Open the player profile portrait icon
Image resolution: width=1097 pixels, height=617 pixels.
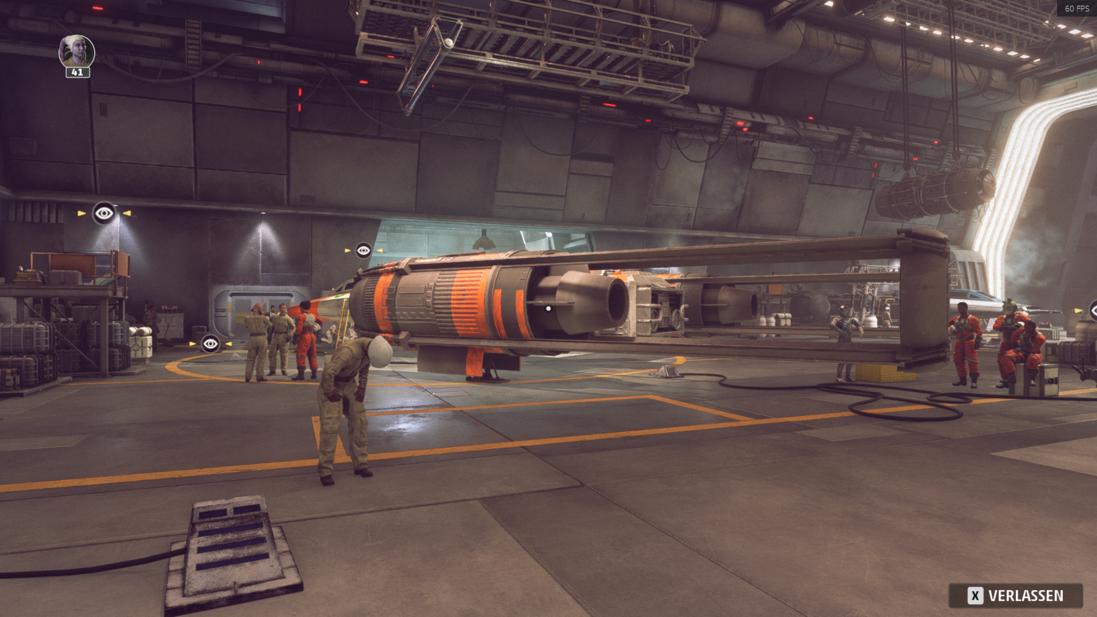point(76,51)
